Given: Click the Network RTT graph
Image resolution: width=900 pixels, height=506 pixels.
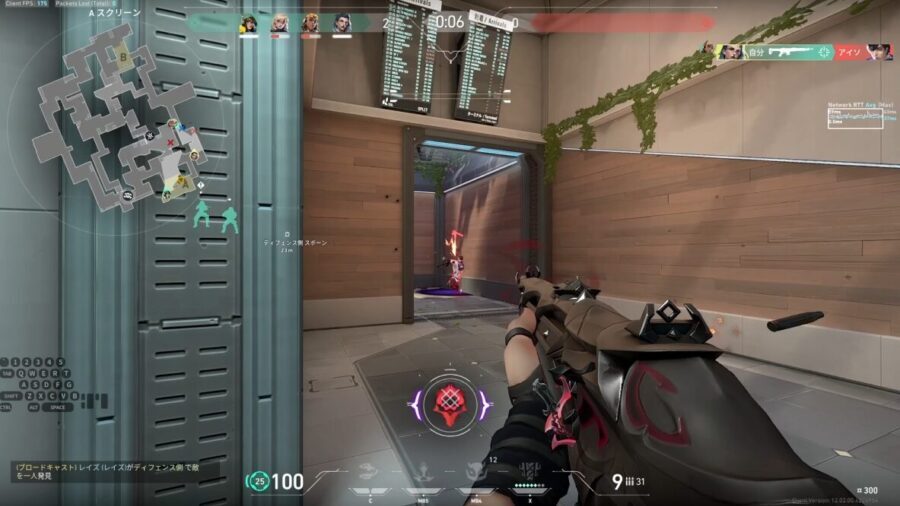Looking at the screenshot, I should tap(857, 116).
